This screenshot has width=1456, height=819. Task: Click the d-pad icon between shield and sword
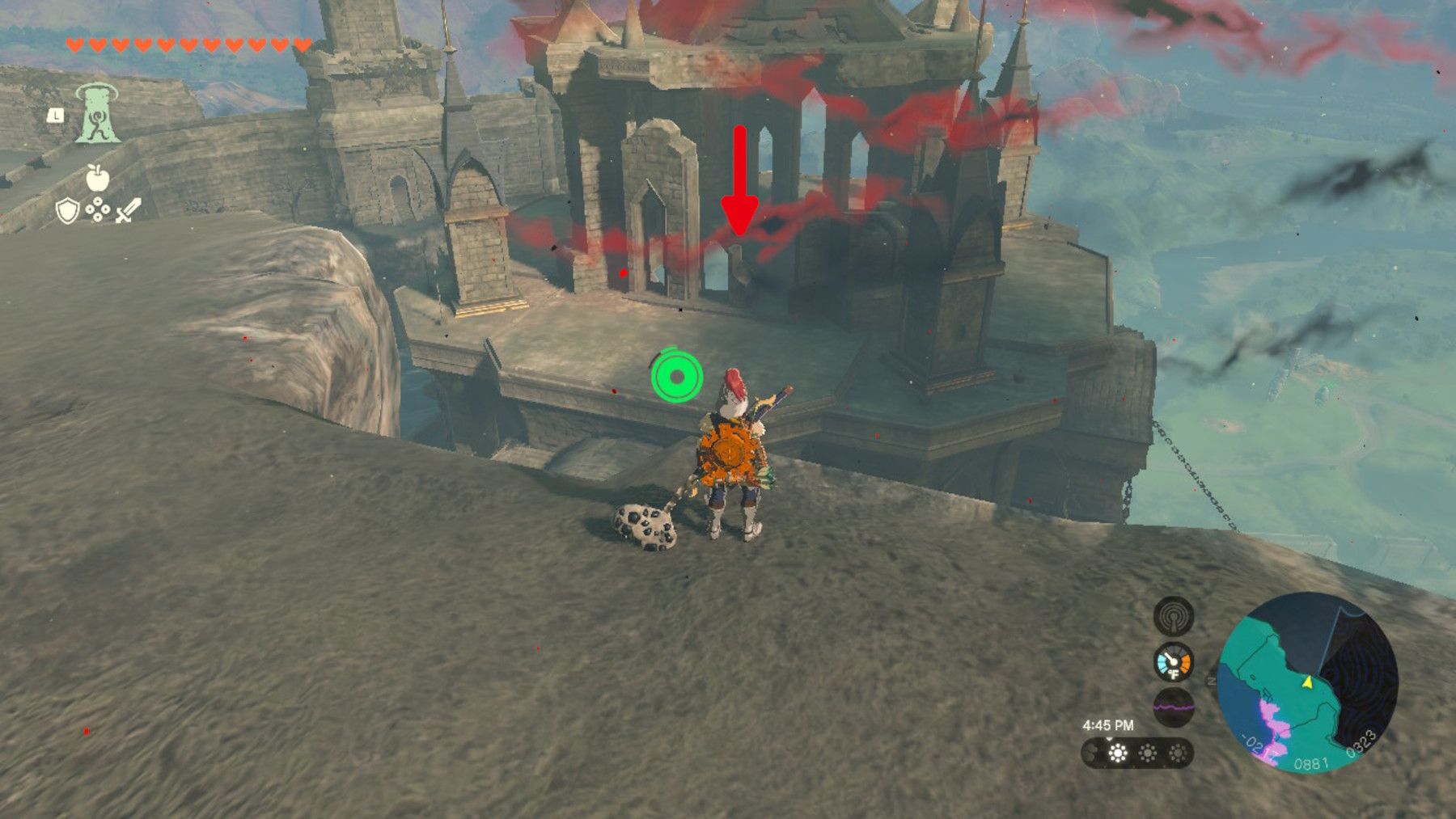coord(98,209)
